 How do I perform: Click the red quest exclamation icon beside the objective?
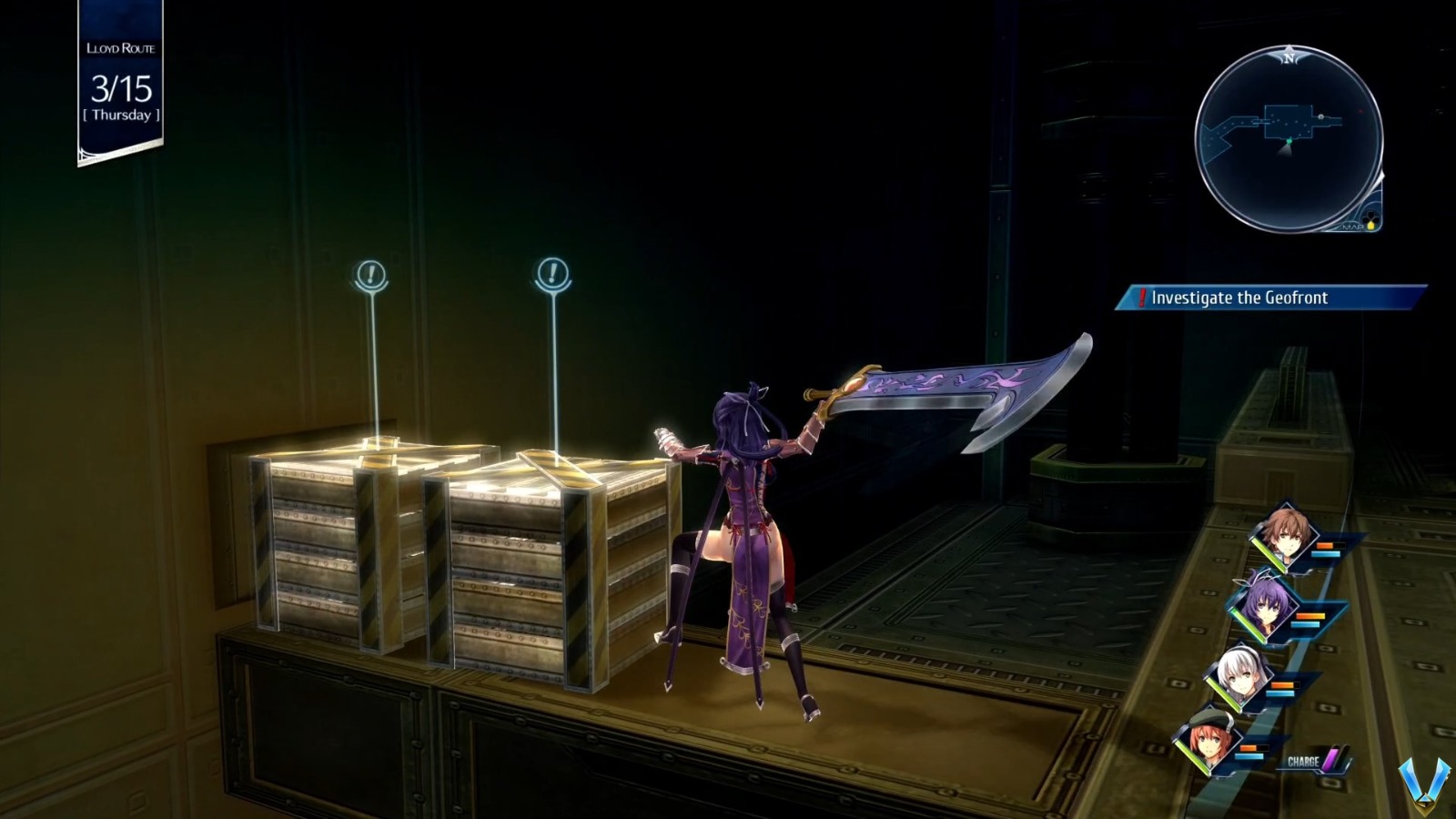pos(1144,298)
